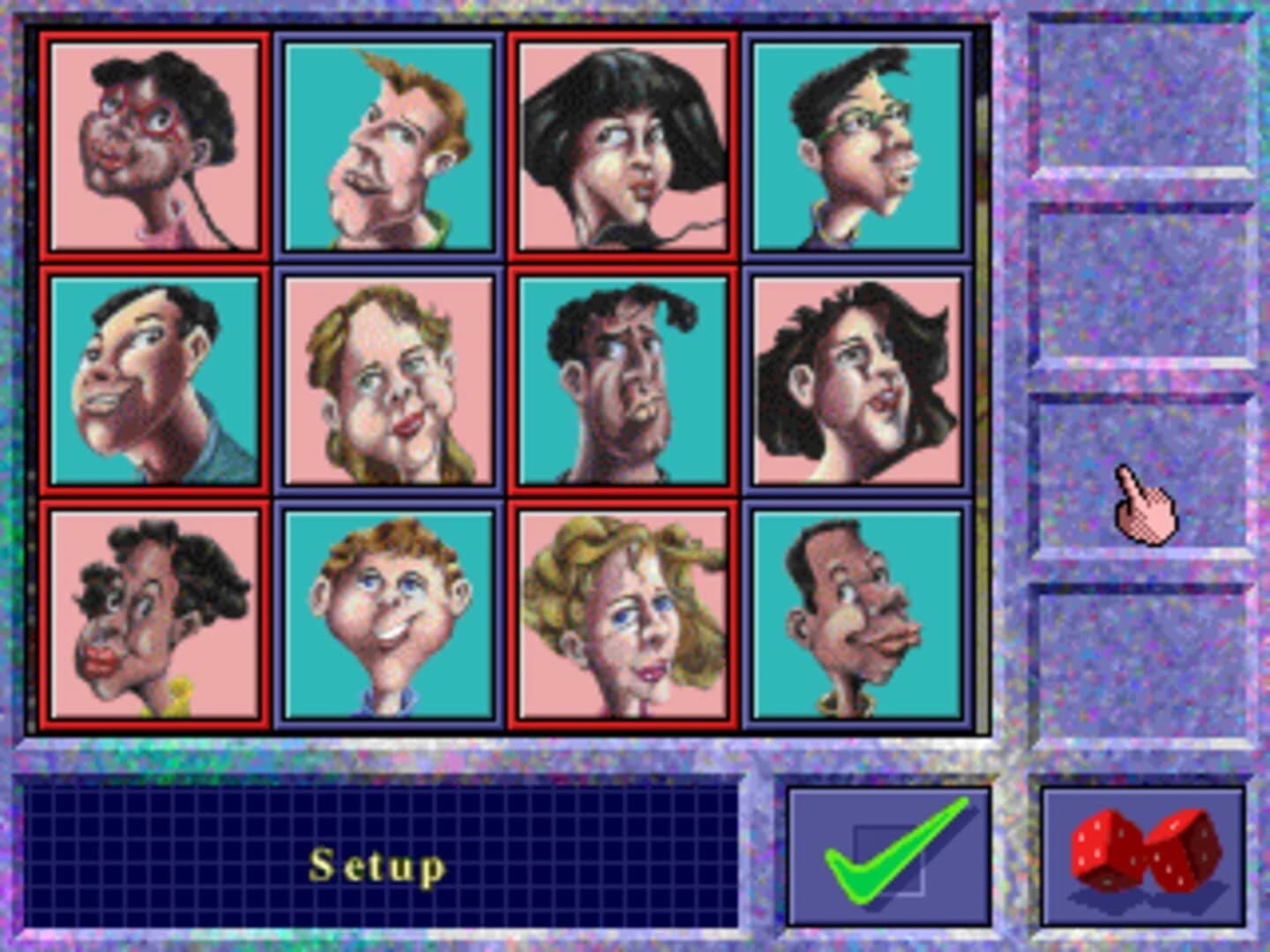Pick the grinning man in the blue shirt
Viewport: 1270px width, 952px height.
click(x=154, y=379)
